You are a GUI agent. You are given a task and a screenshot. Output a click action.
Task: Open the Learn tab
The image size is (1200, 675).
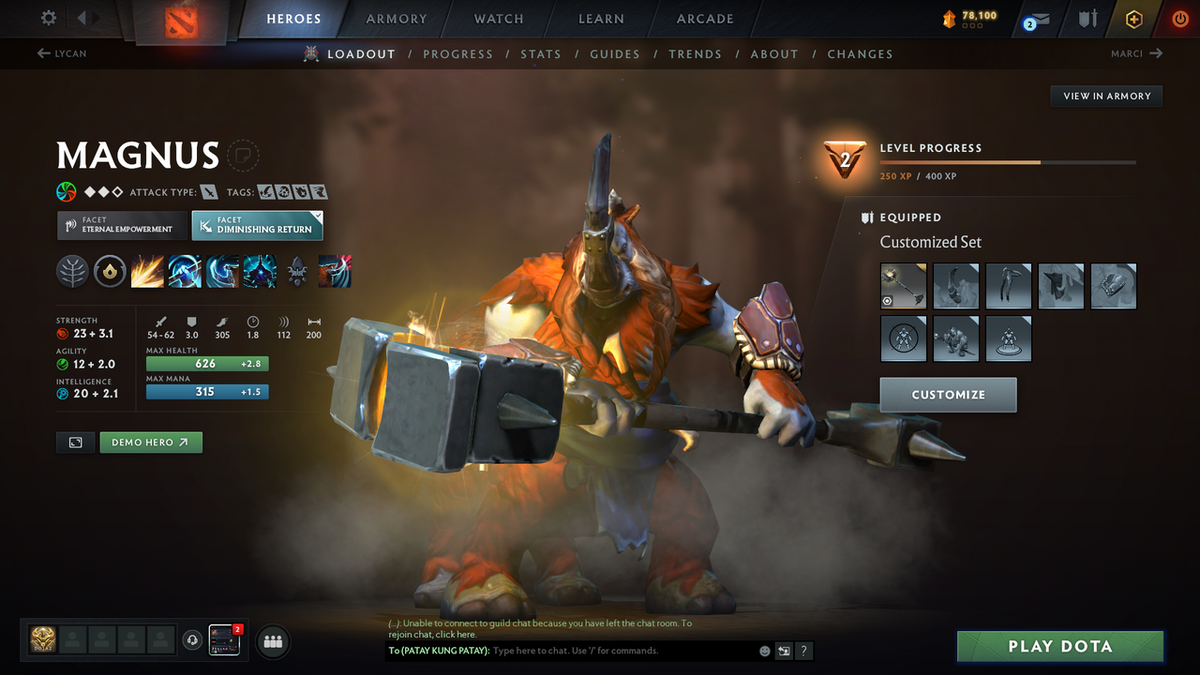click(601, 19)
